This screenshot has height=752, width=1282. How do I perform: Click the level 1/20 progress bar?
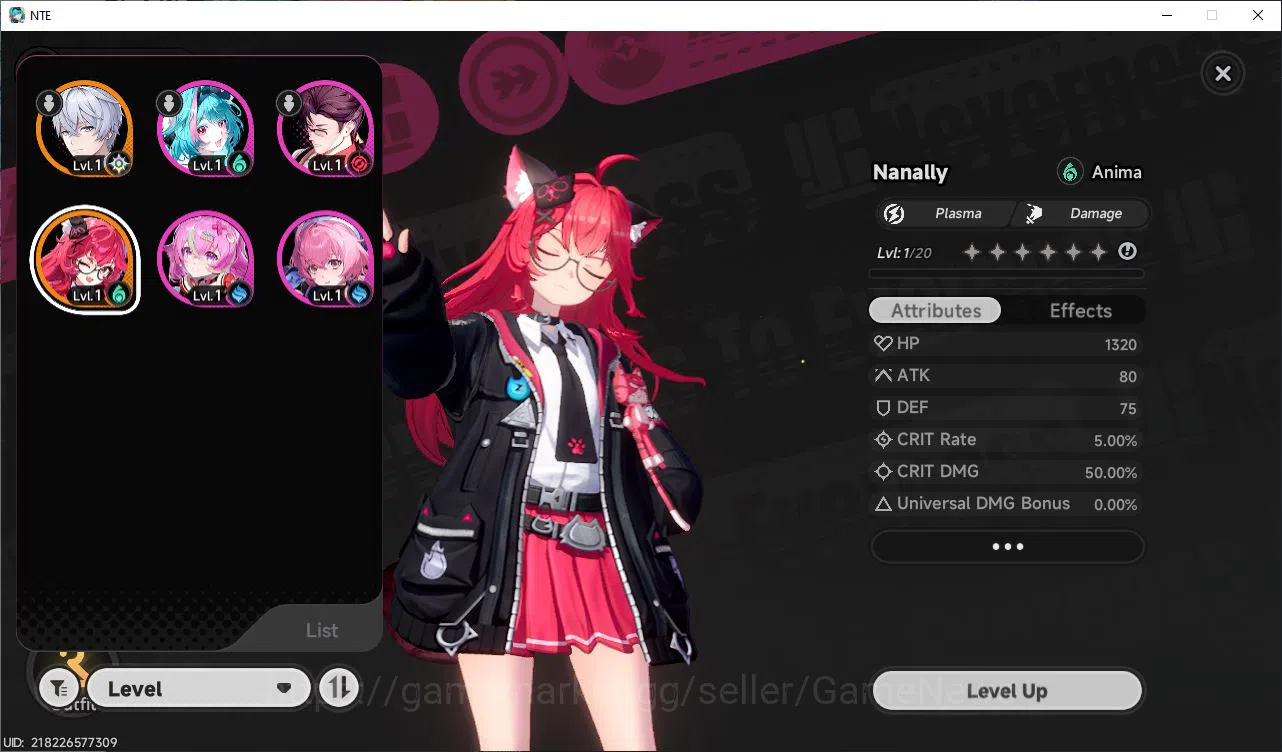pyautogui.click(x=1006, y=272)
